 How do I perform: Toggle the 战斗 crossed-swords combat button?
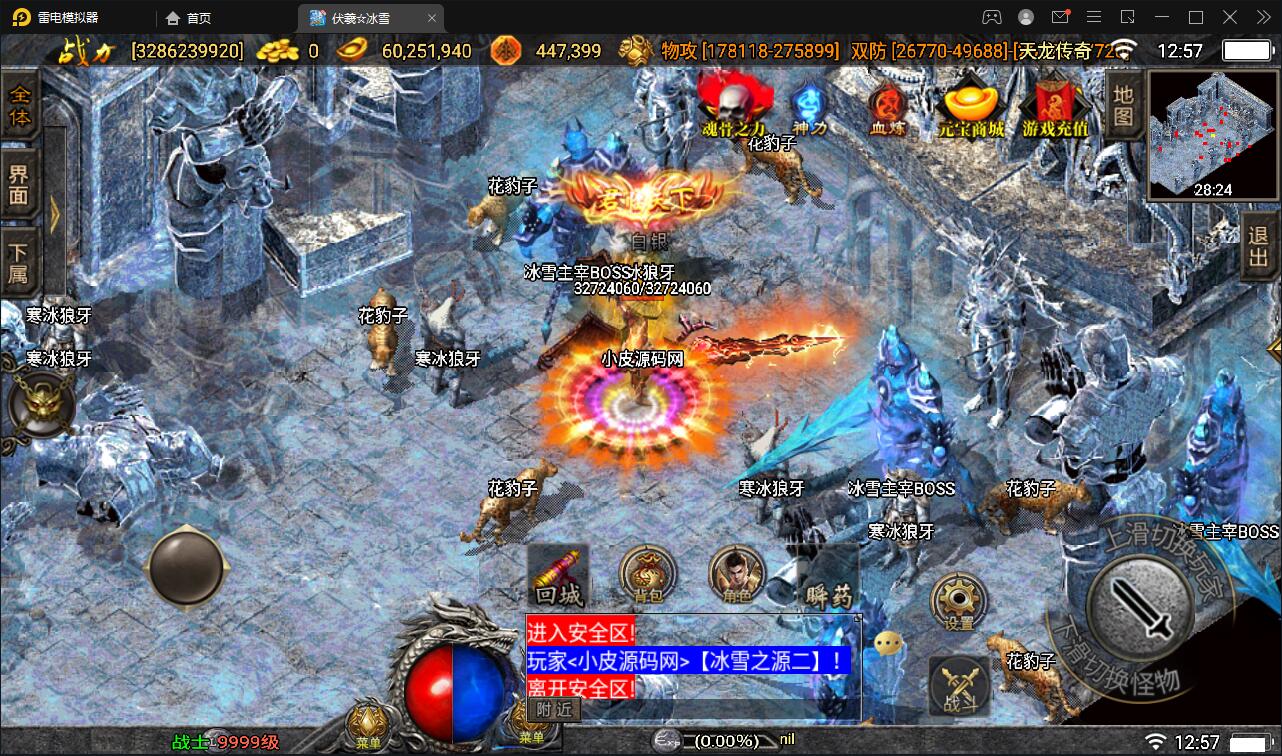point(959,686)
